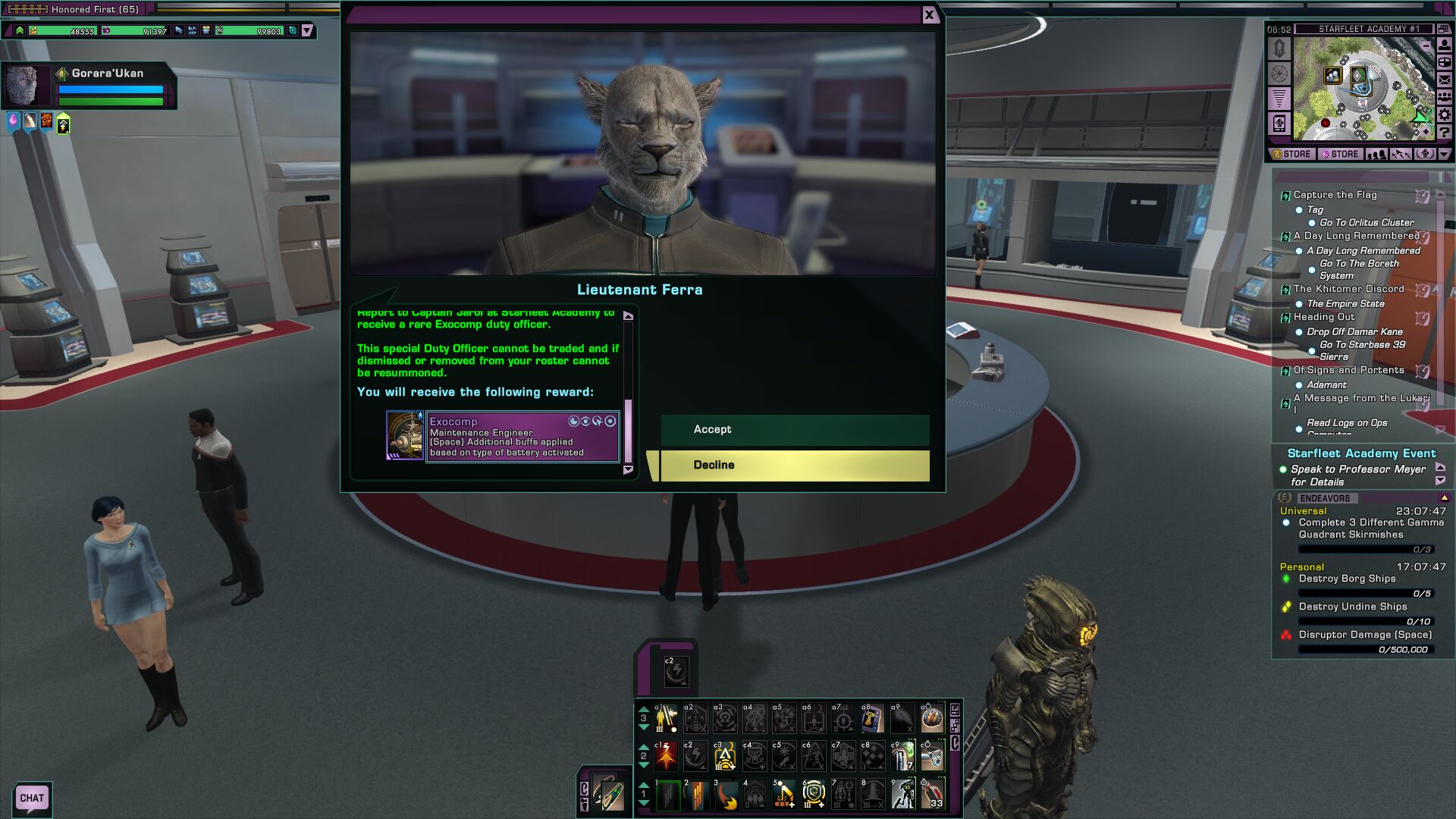Close the Lieutenant Ferra dialog window

click(929, 15)
